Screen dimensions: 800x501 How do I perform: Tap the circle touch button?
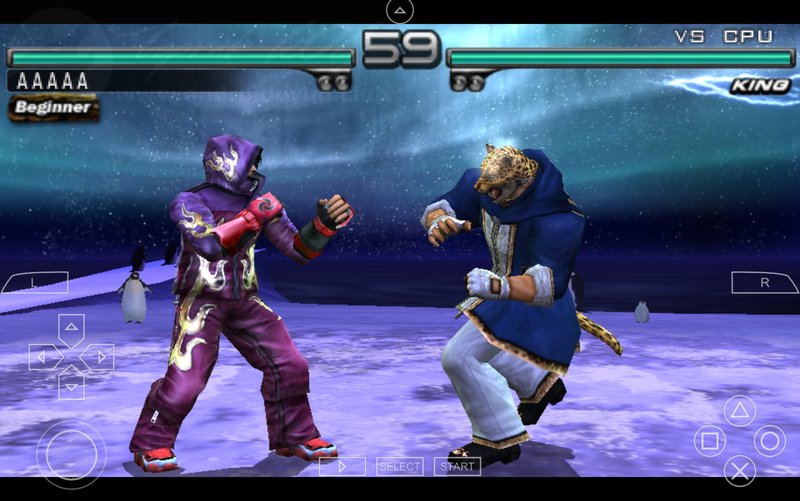(769, 441)
